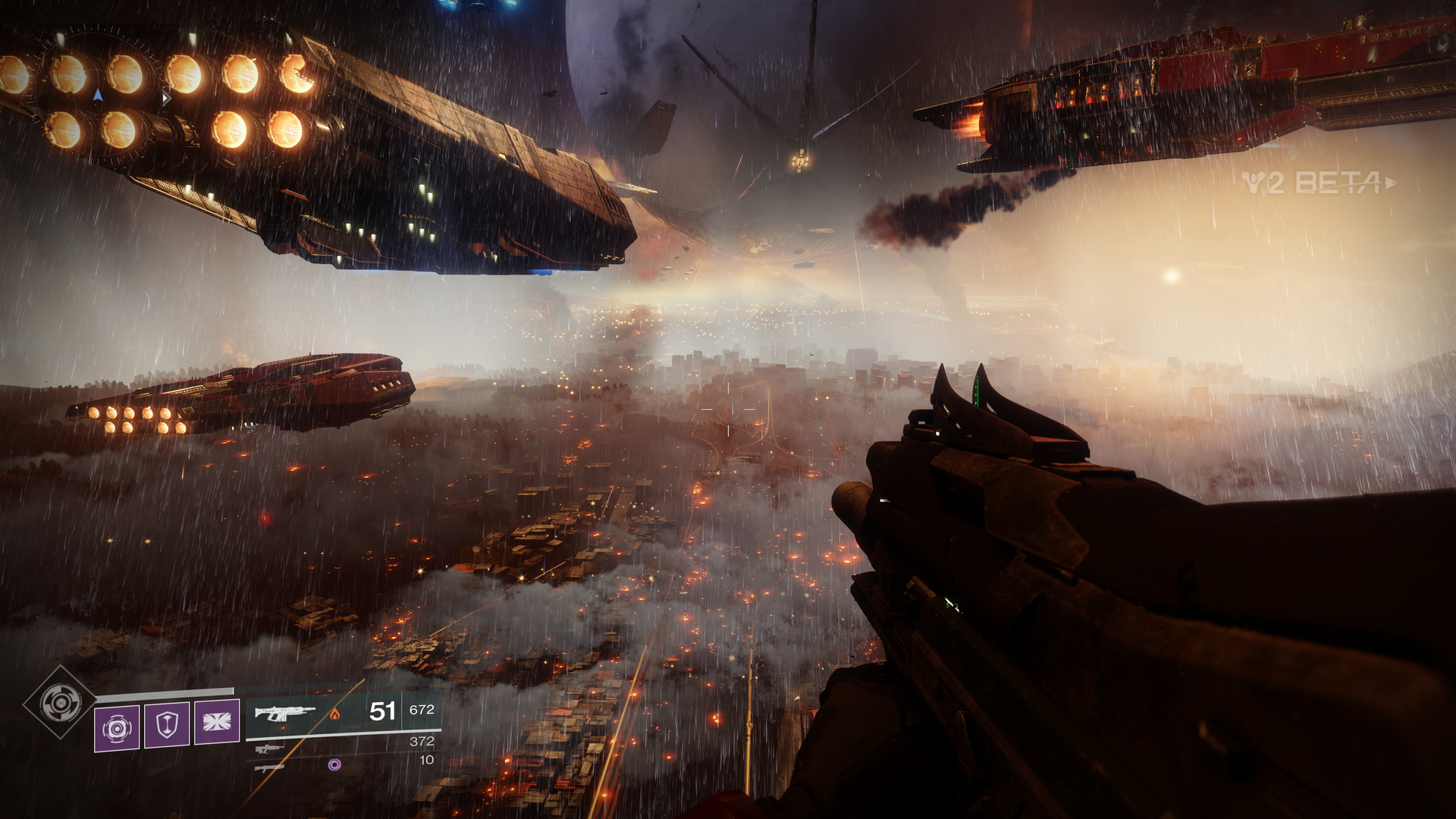Trigger the shield barrier class ability
Image resolution: width=1456 pixels, height=819 pixels.
167,725
